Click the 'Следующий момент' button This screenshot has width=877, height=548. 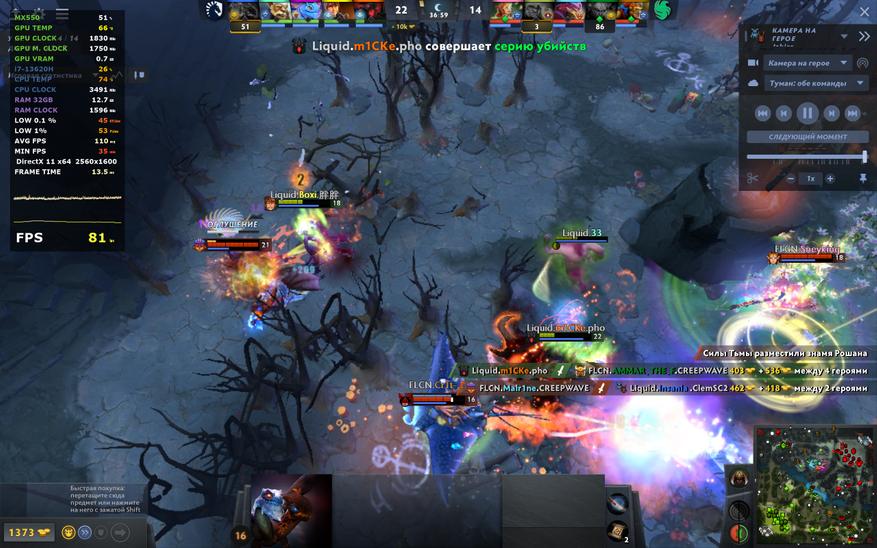[x=807, y=137]
